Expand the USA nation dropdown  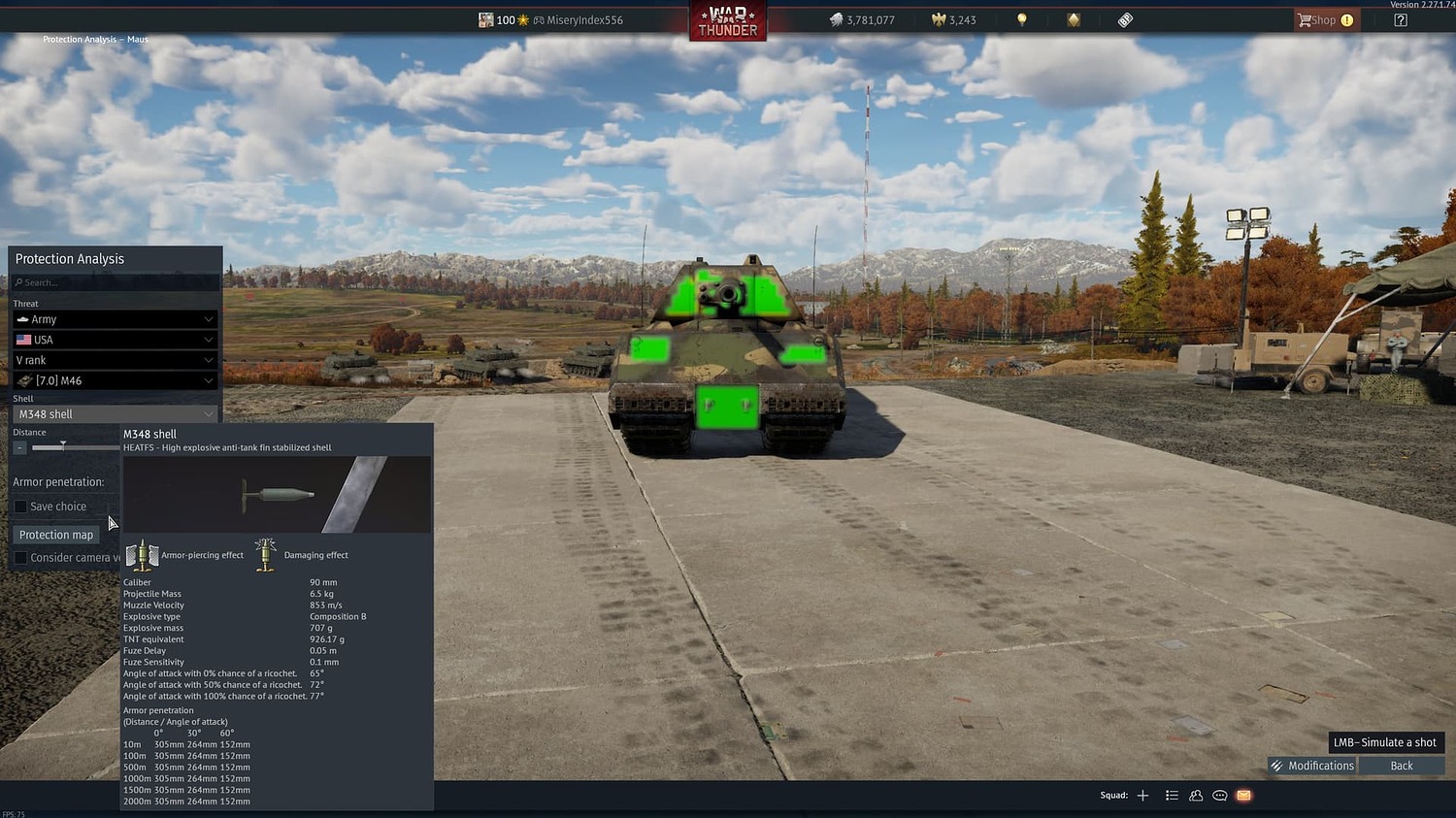(x=115, y=339)
